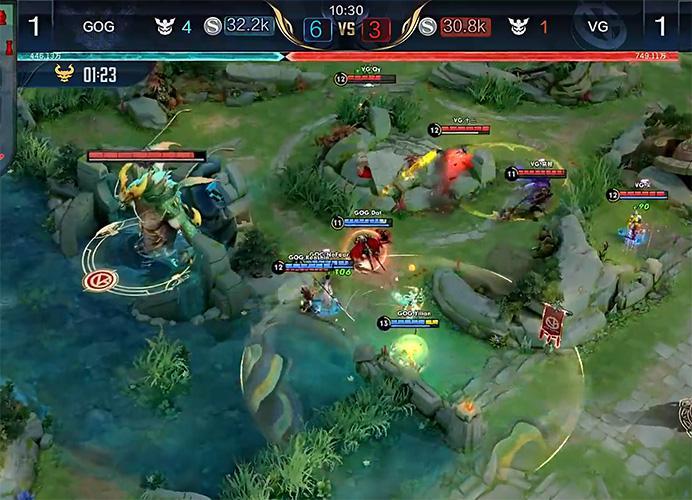Select the GOG team name panel

98,27
